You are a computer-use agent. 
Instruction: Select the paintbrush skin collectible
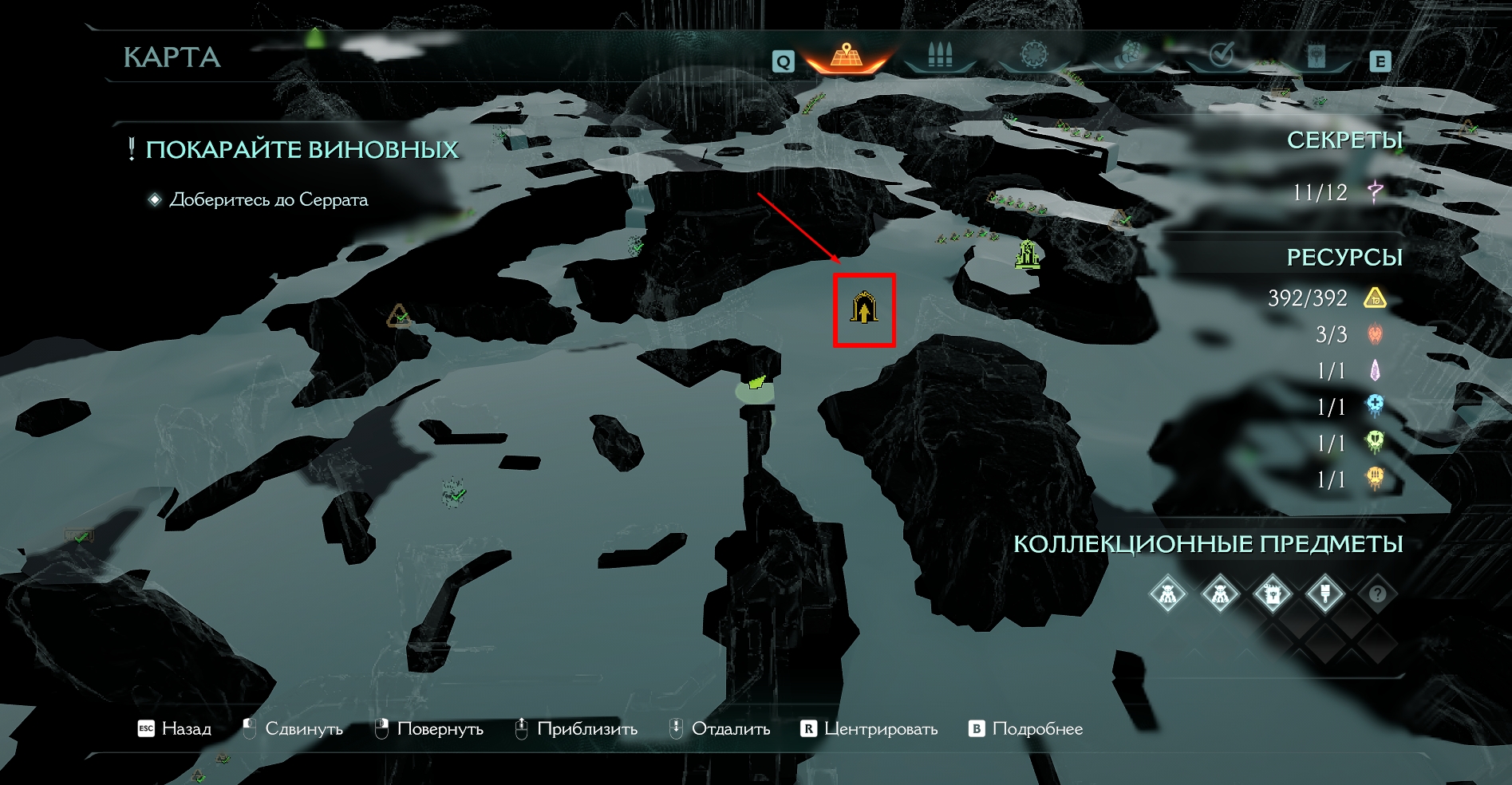point(1324,594)
